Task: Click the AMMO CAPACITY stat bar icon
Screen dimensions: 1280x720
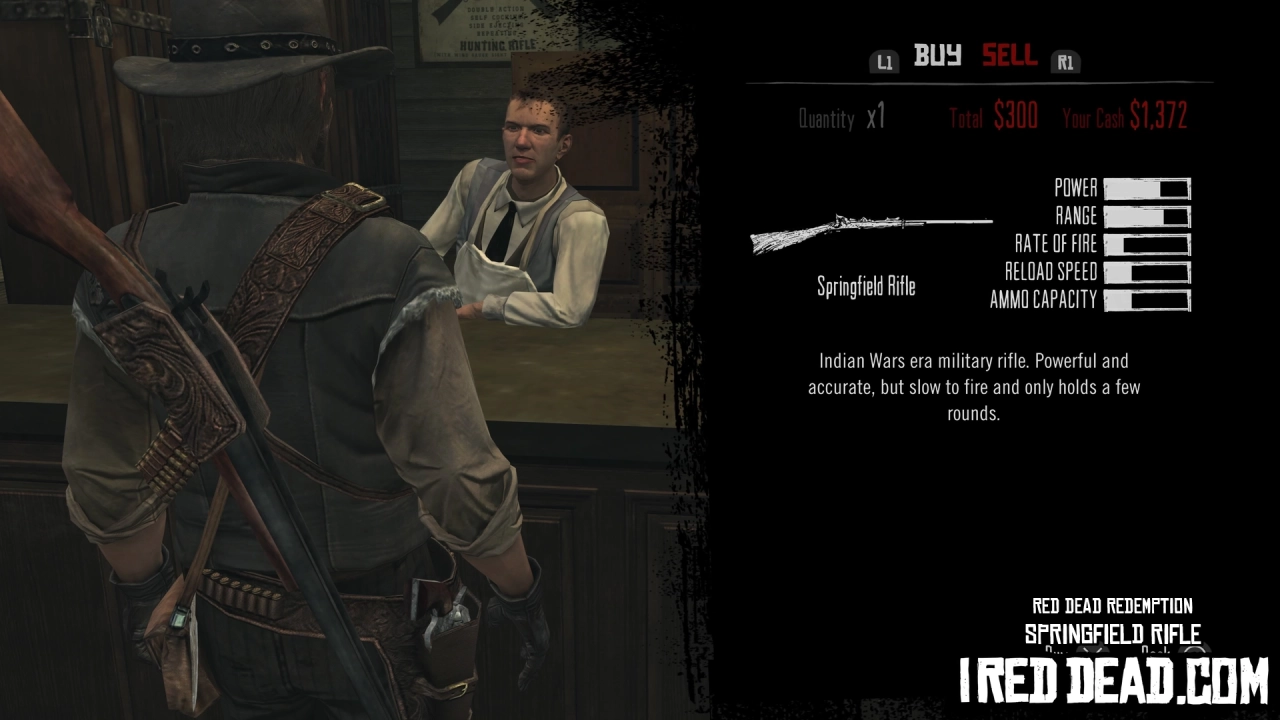Action: 1146,300
